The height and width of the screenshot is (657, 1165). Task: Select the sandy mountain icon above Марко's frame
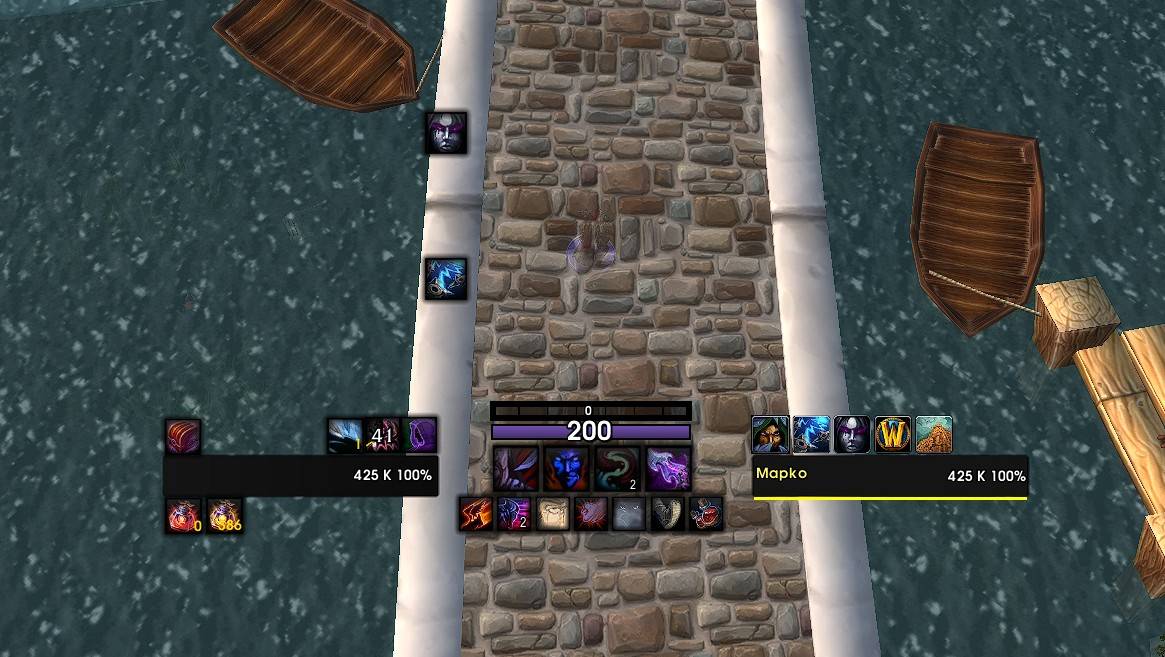[934, 435]
